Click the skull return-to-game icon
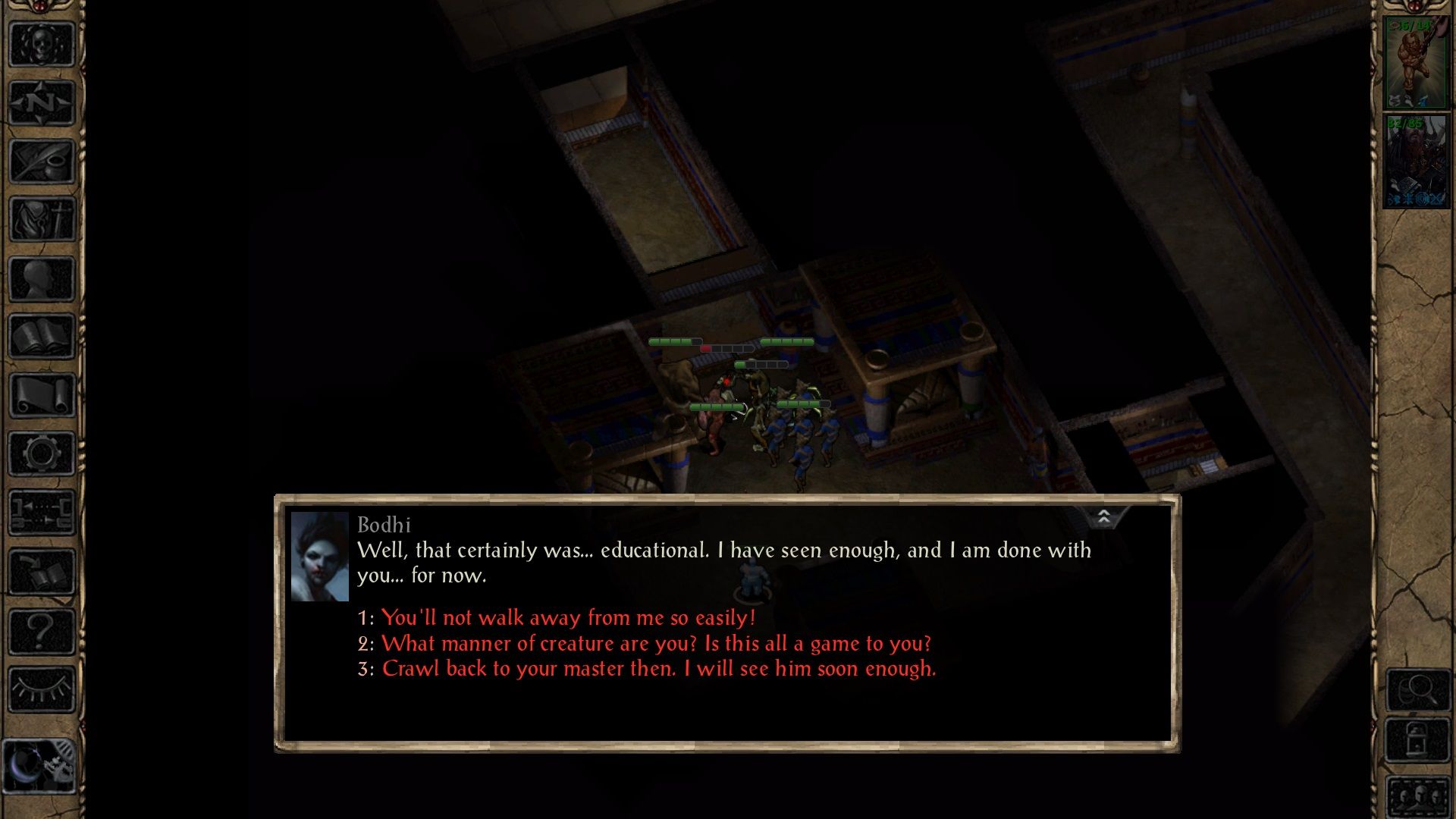1456x819 pixels. point(42,45)
